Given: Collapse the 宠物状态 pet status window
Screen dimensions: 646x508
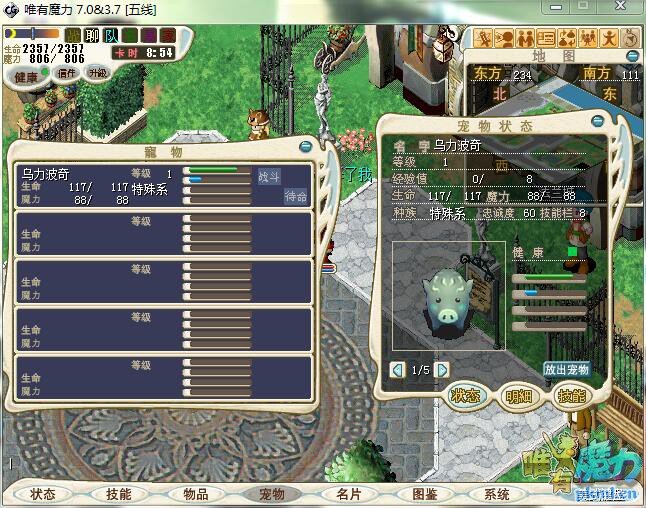Looking at the screenshot, I should coord(598,121).
